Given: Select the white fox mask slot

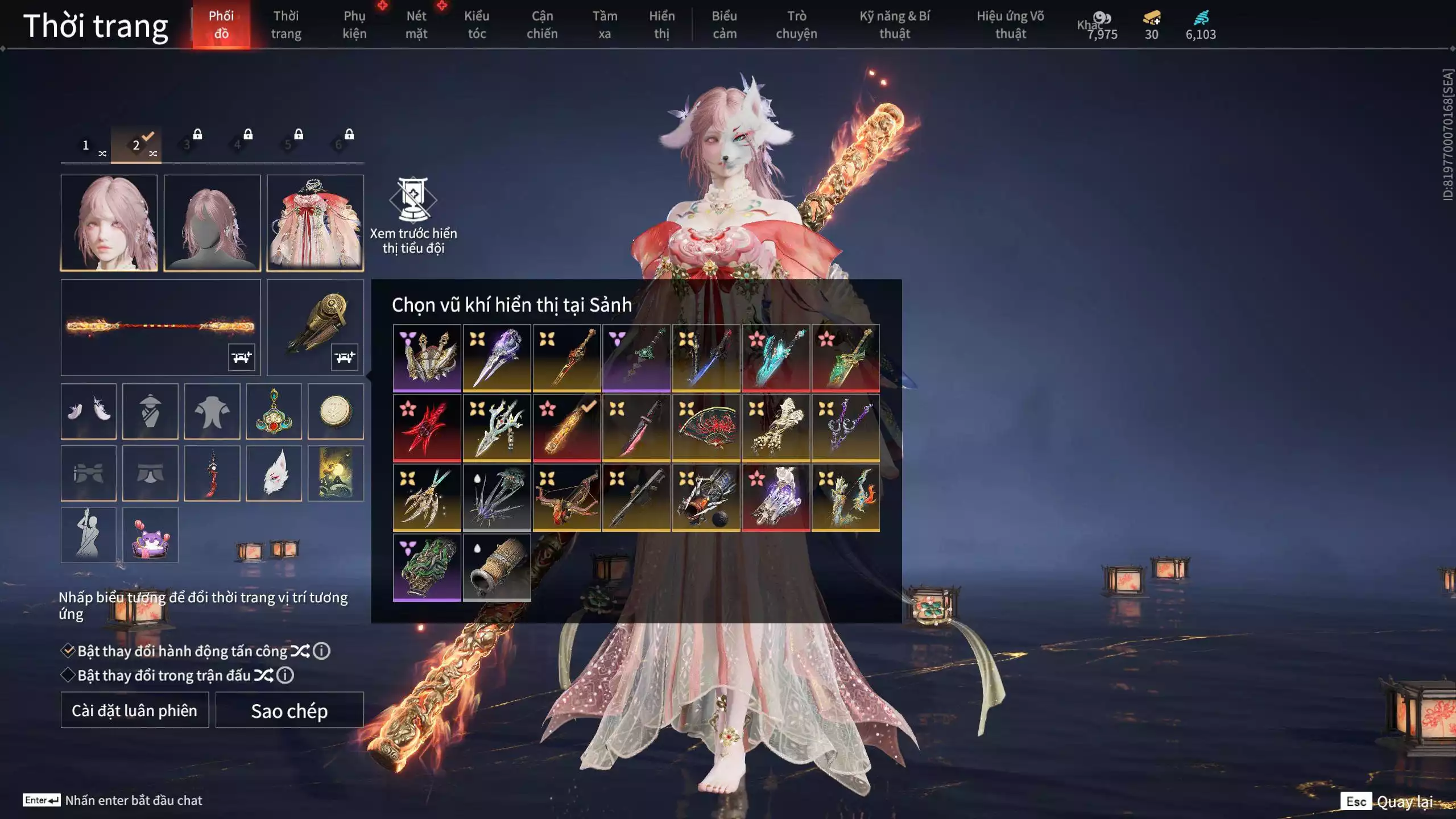Looking at the screenshot, I should click(x=274, y=473).
